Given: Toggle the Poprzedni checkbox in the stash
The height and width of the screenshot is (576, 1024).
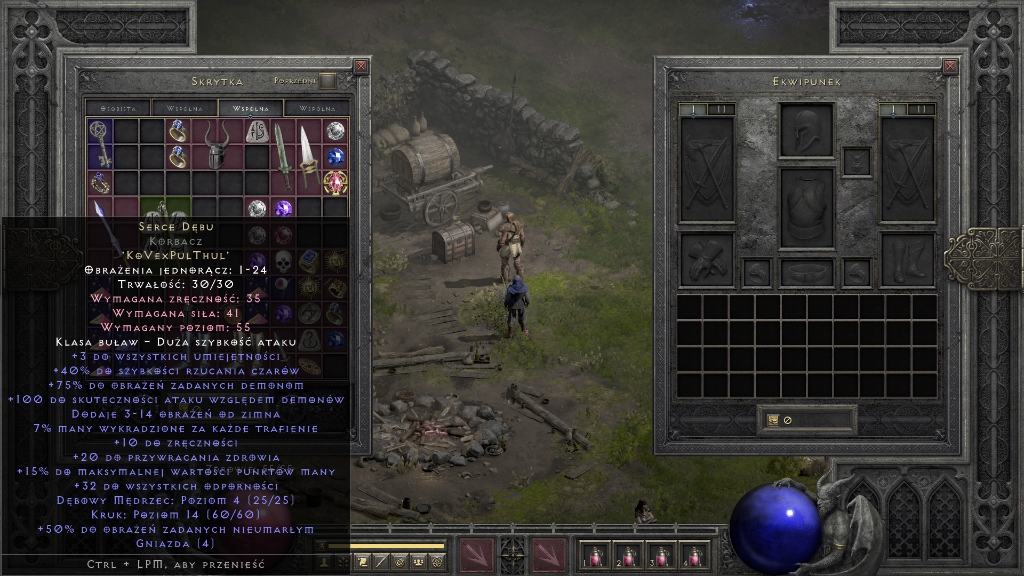Looking at the screenshot, I should (328, 81).
